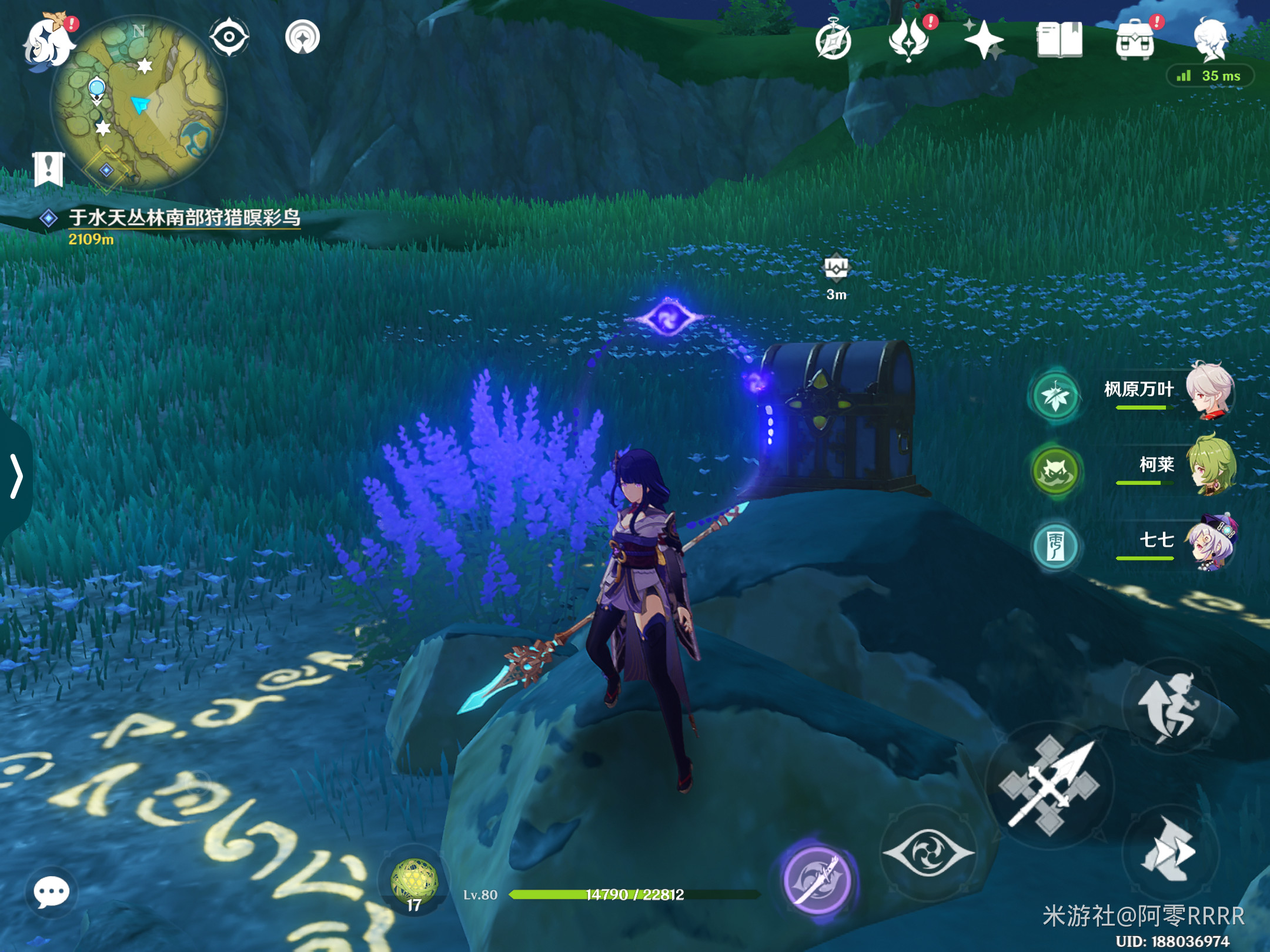Open the Adventurer Handbook book icon
This screenshot has width=1270, height=952.
pos(1060,40)
